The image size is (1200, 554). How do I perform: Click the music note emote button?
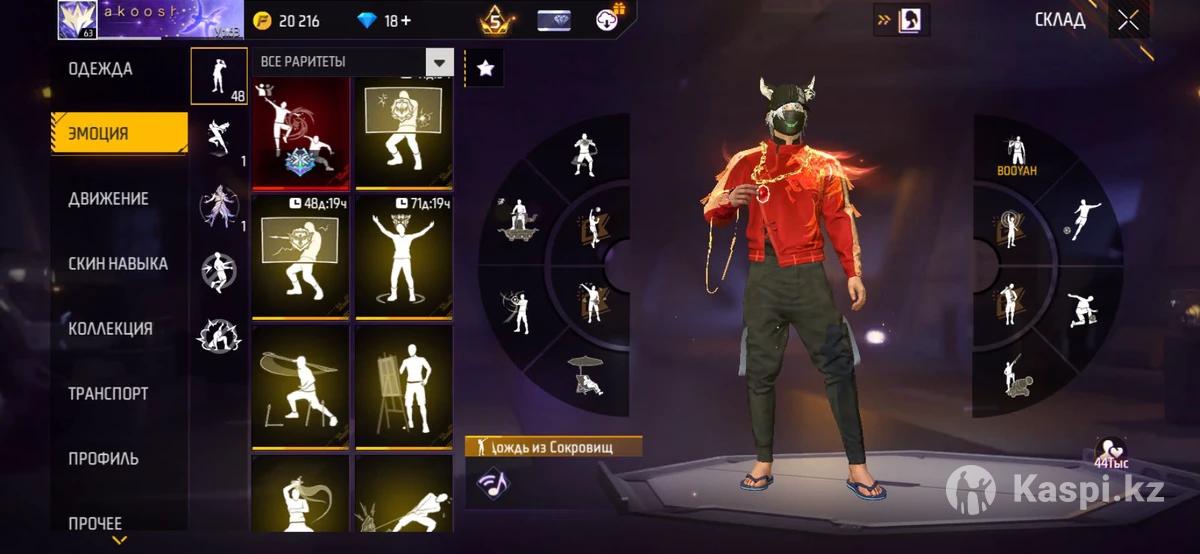click(491, 482)
